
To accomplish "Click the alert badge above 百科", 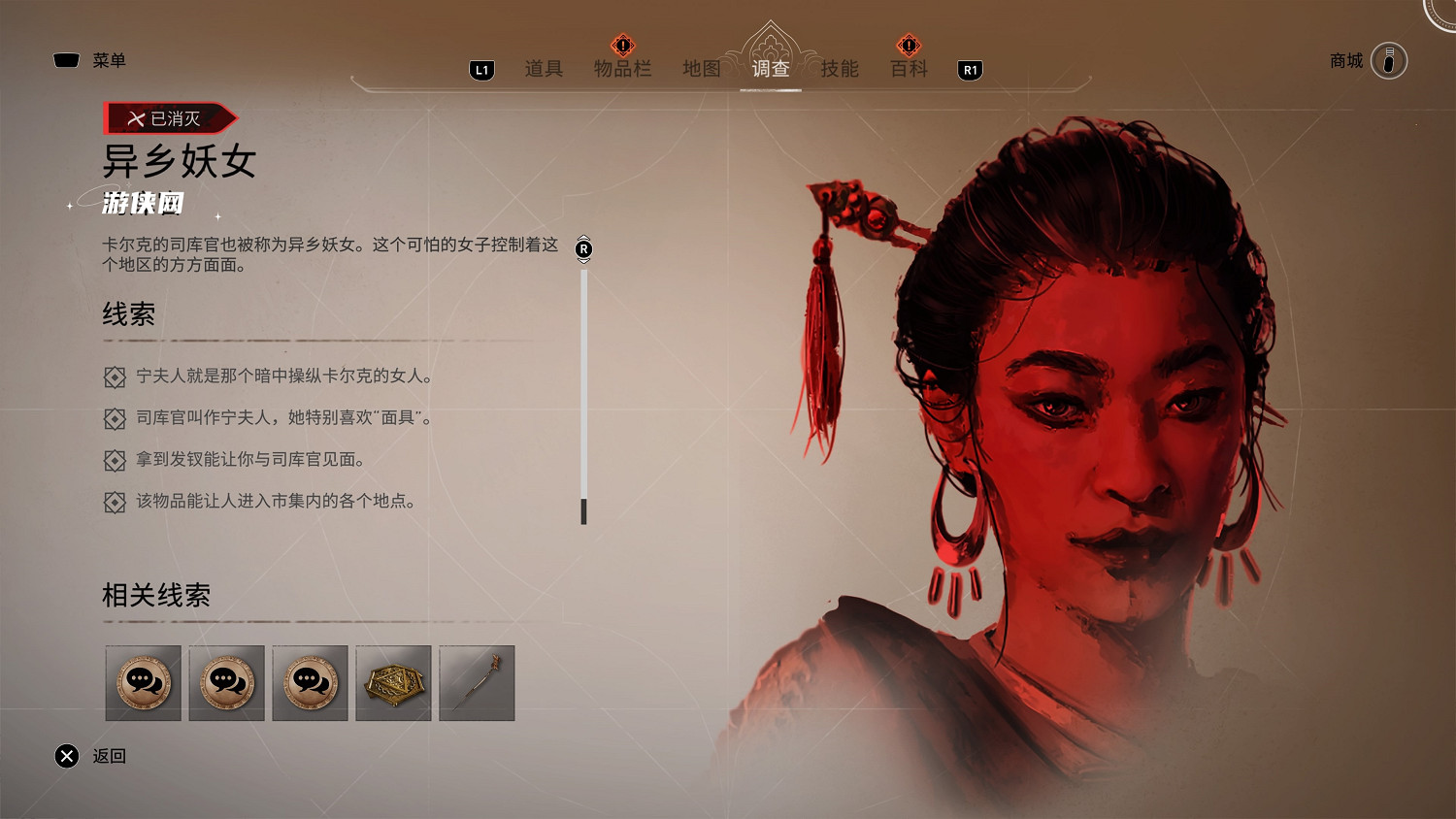I will [907, 45].
